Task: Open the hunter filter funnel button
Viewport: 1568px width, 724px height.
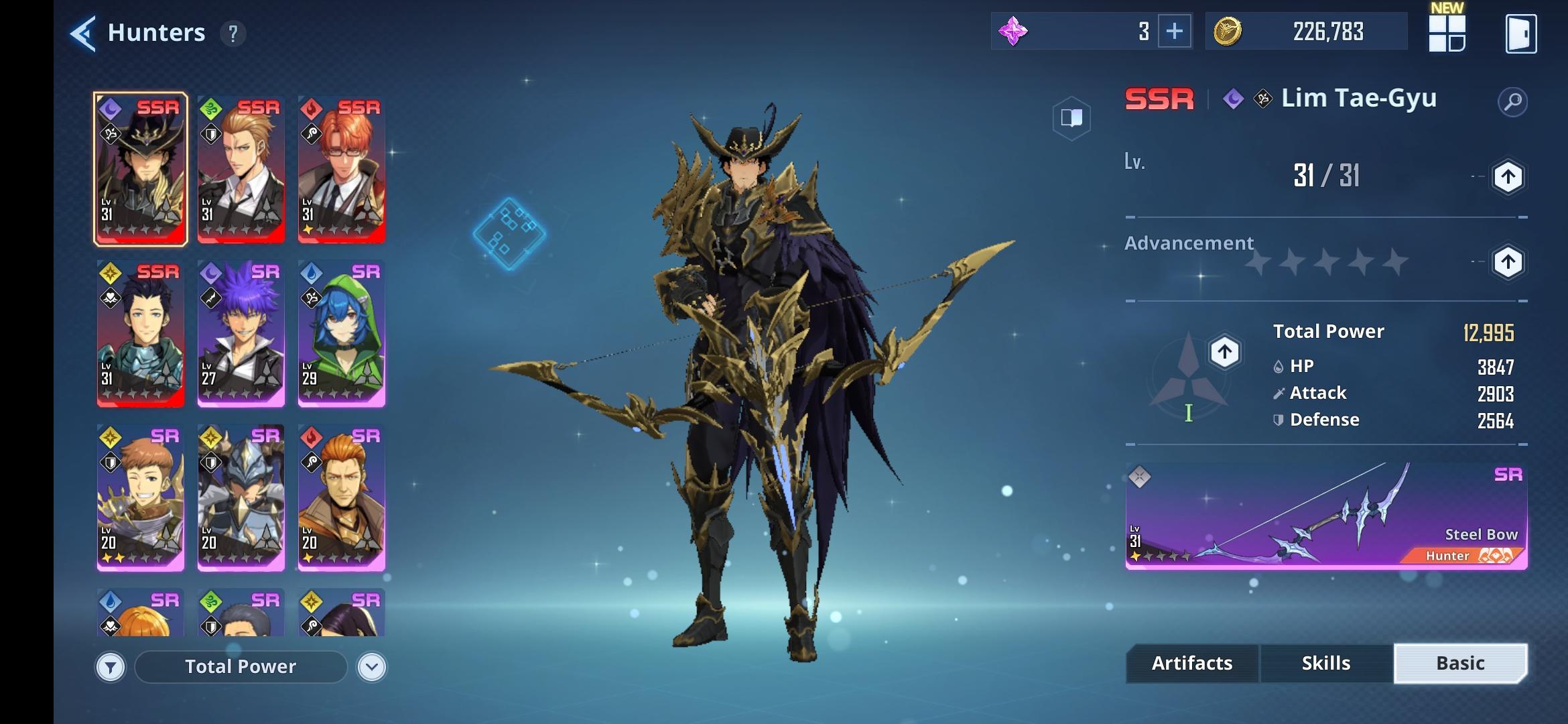Action: [111, 667]
